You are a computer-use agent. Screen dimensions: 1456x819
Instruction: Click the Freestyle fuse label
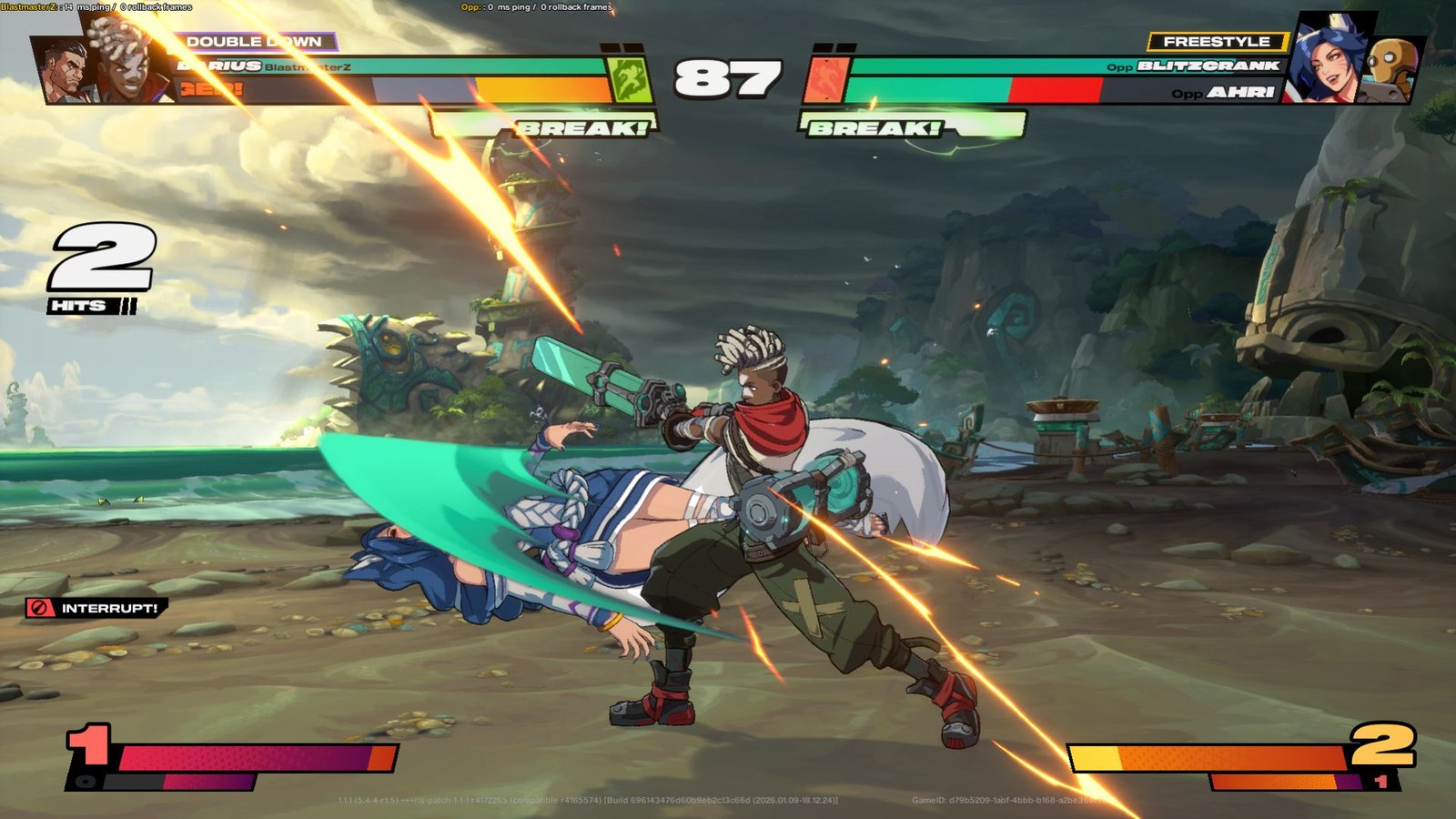point(1216,42)
